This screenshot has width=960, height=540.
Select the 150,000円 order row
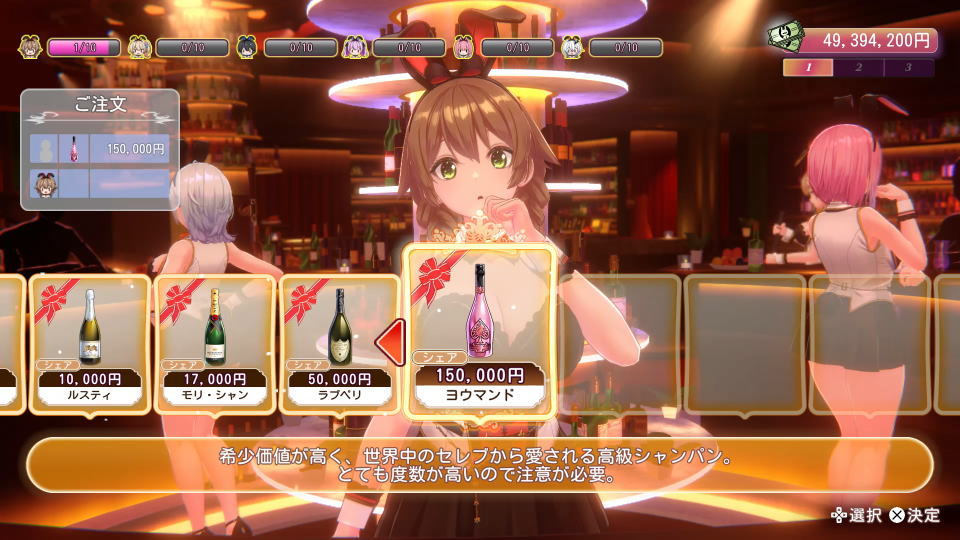point(100,149)
